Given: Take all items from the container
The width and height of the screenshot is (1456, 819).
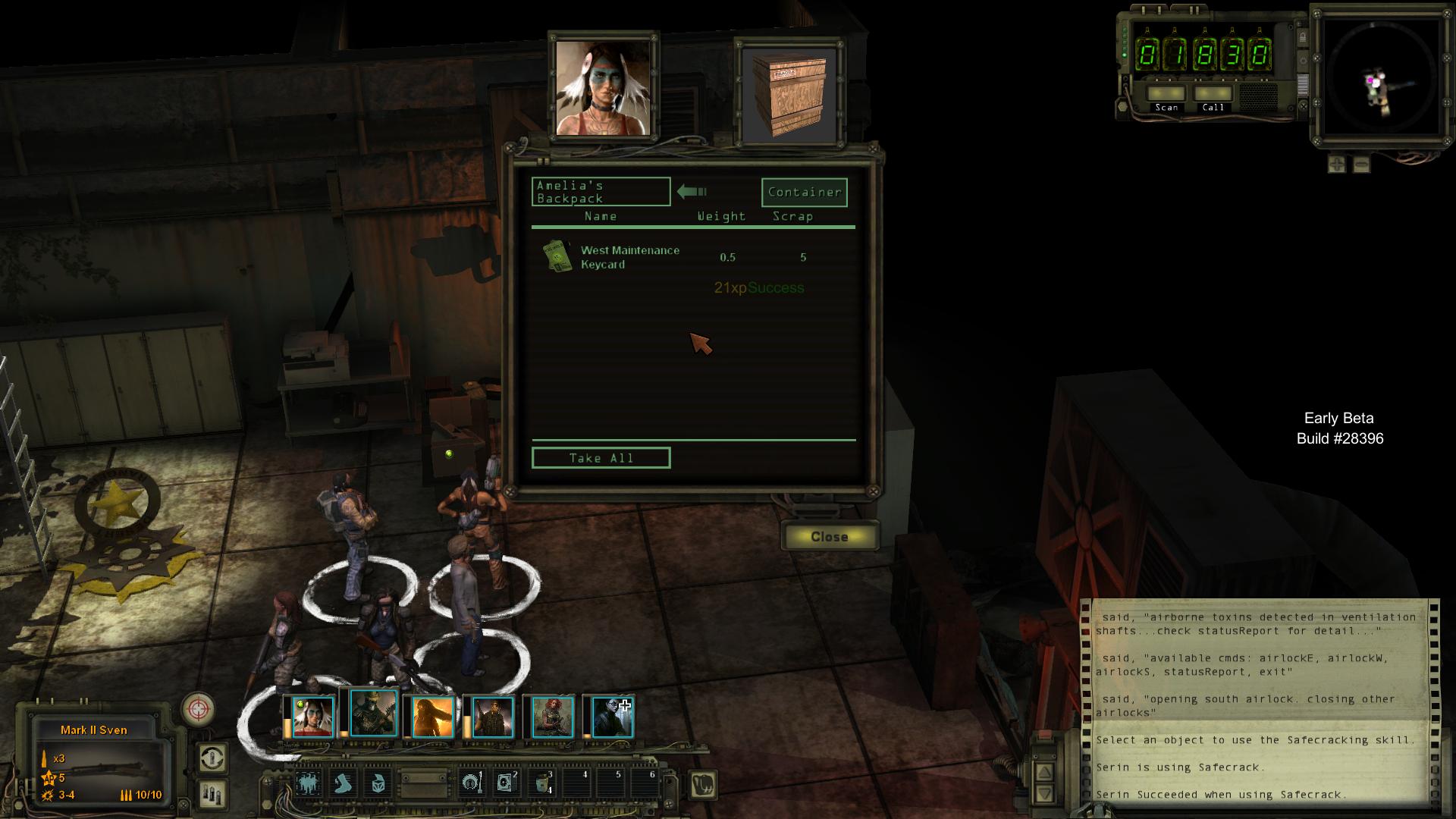Looking at the screenshot, I should click(601, 458).
